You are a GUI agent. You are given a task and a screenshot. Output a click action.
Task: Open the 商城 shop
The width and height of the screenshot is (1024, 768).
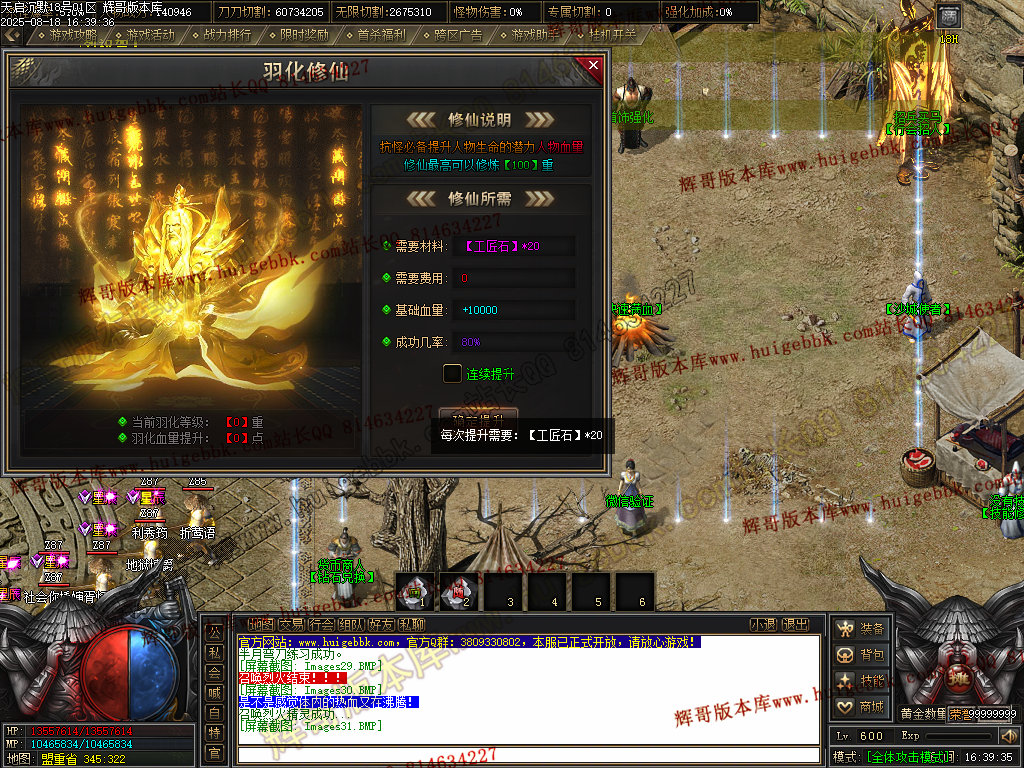tap(861, 707)
